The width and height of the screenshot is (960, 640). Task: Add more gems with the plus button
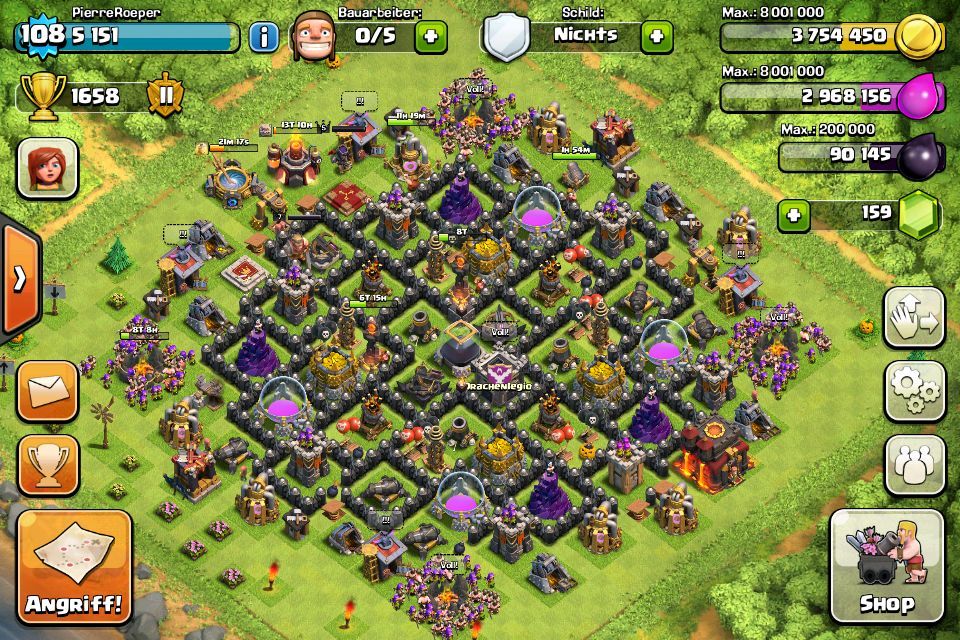pyautogui.click(x=793, y=214)
